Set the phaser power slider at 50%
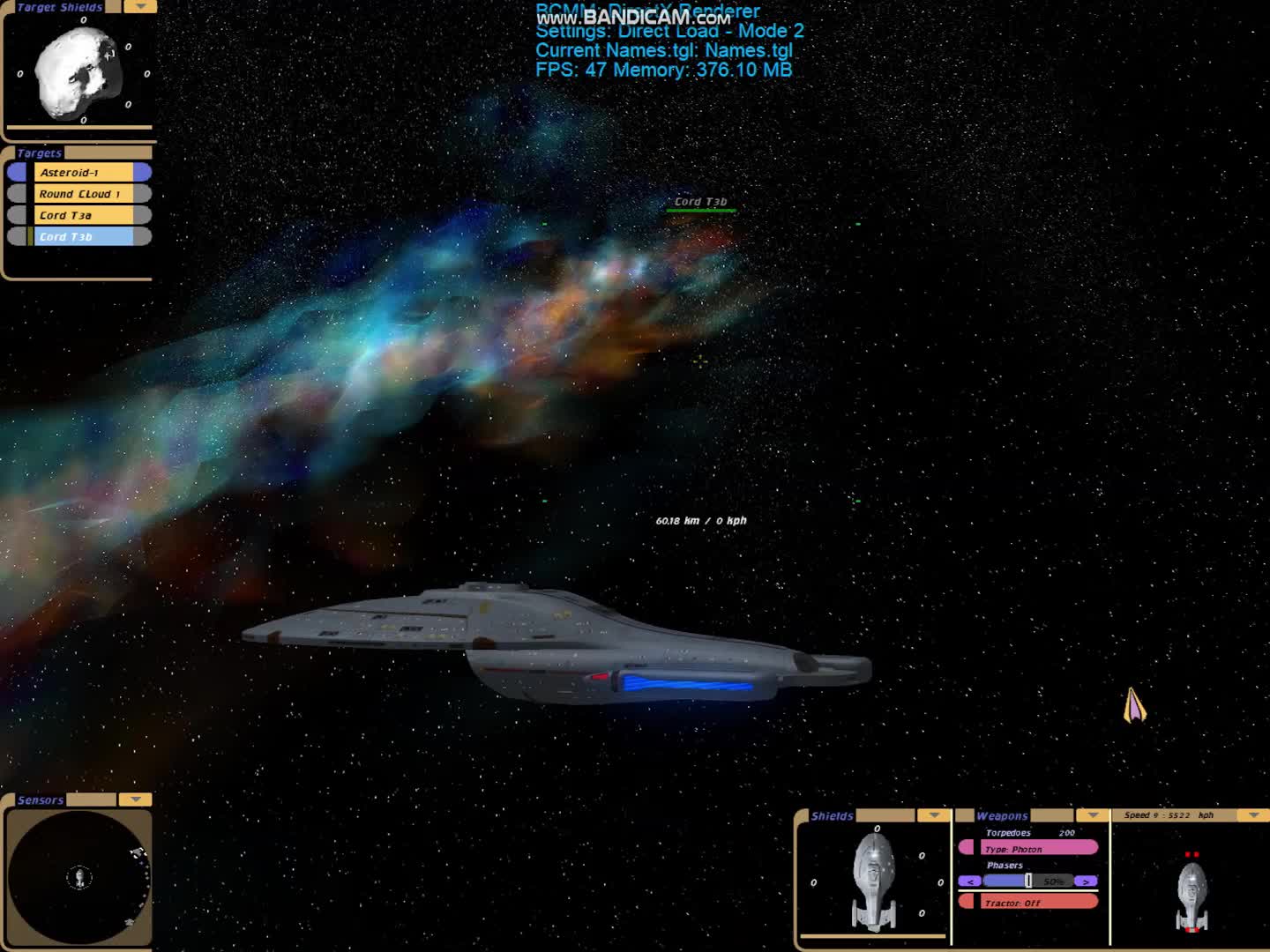 [1028, 881]
